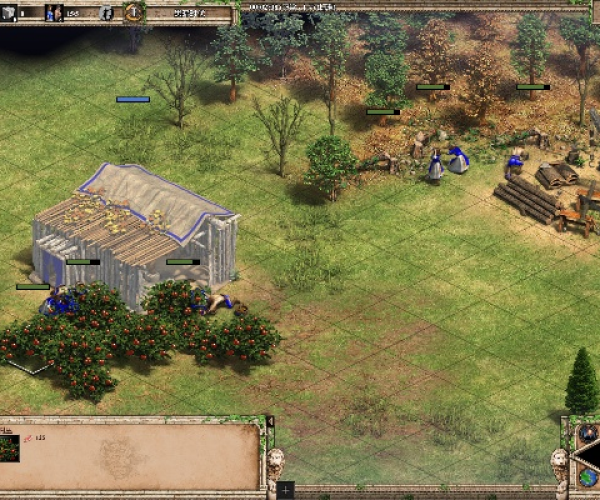Click the villager population icon in the top bar

tap(54, 13)
